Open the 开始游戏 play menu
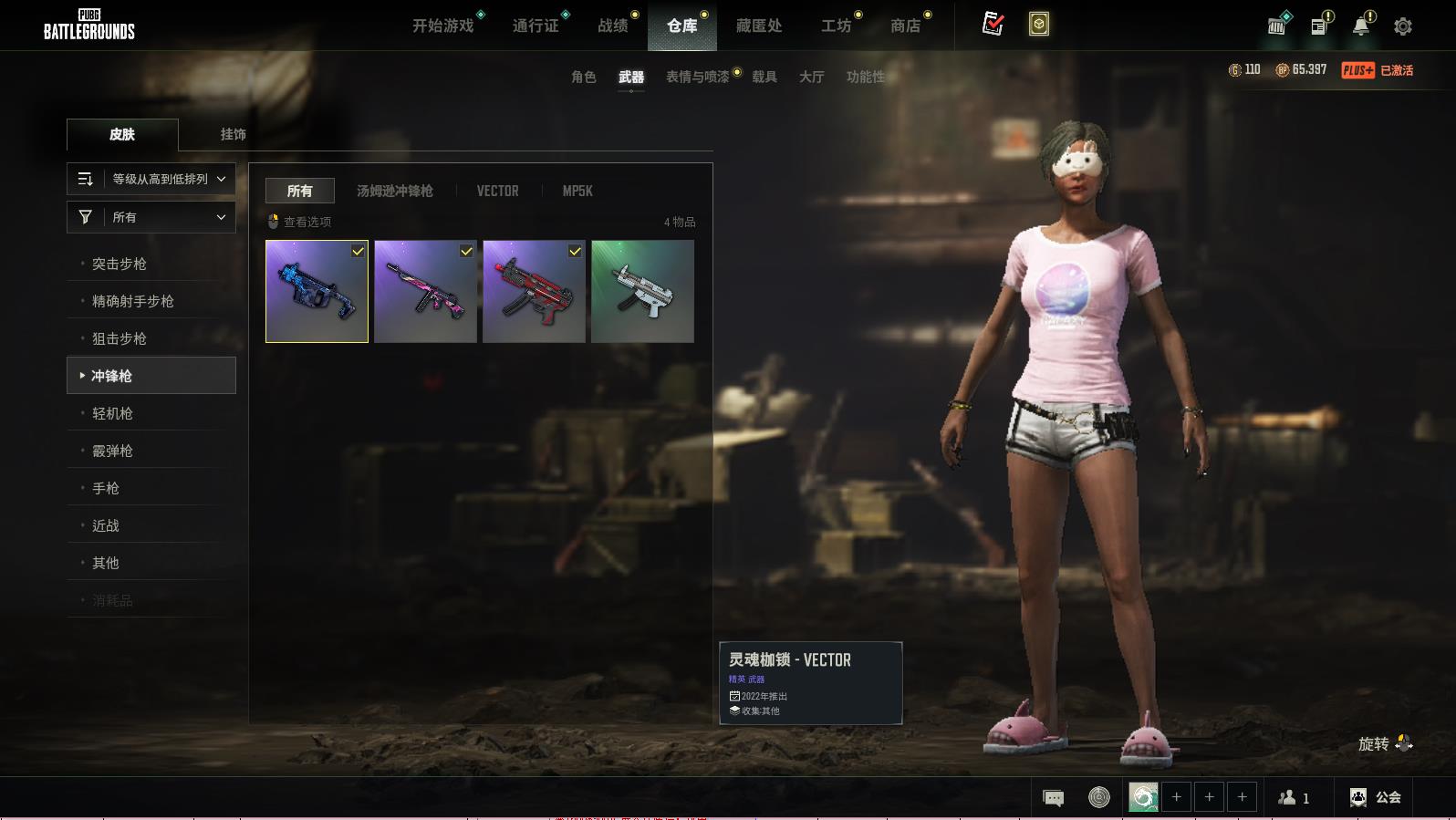1456x820 pixels. tap(443, 26)
